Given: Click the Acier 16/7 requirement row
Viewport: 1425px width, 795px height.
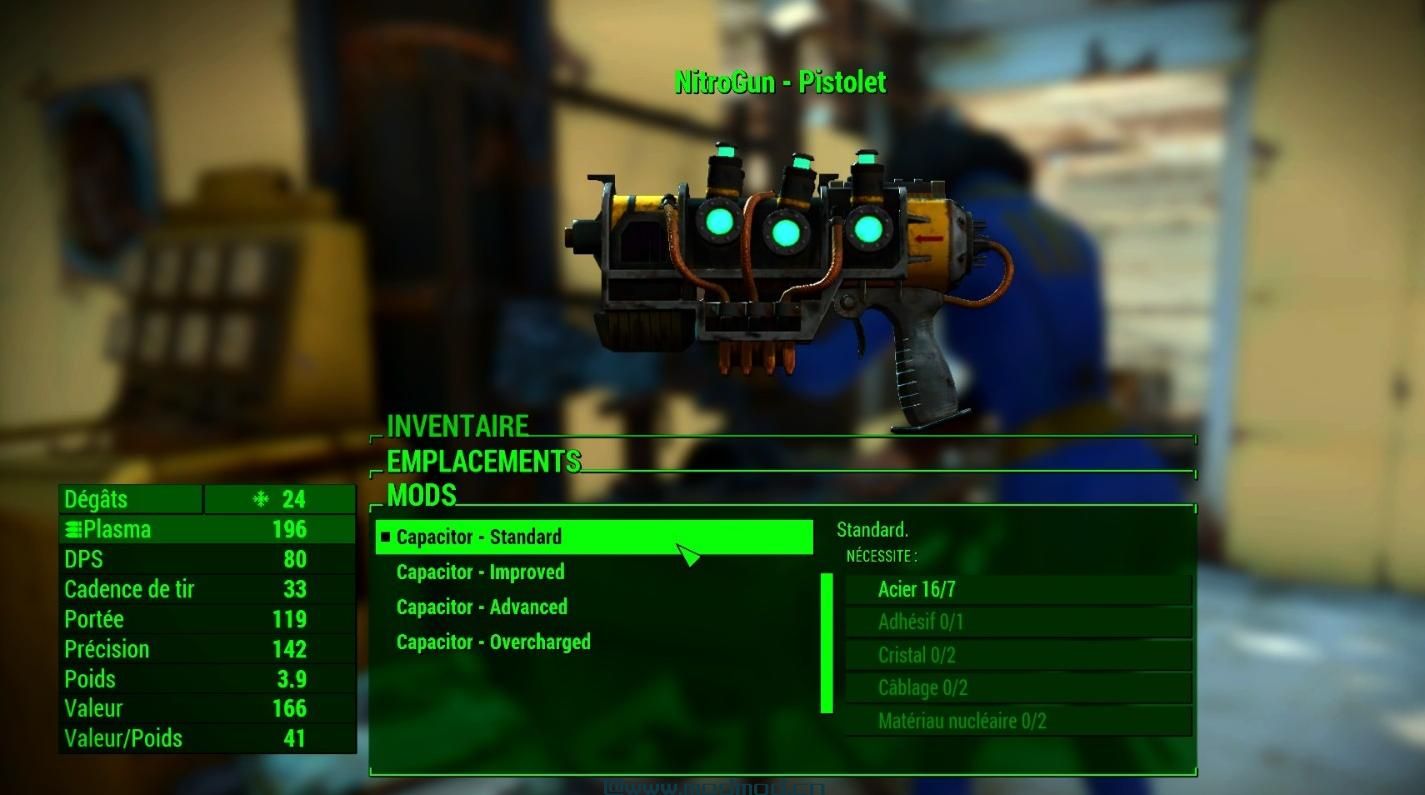Looking at the screenshot, I should [x=1018, y=589].
